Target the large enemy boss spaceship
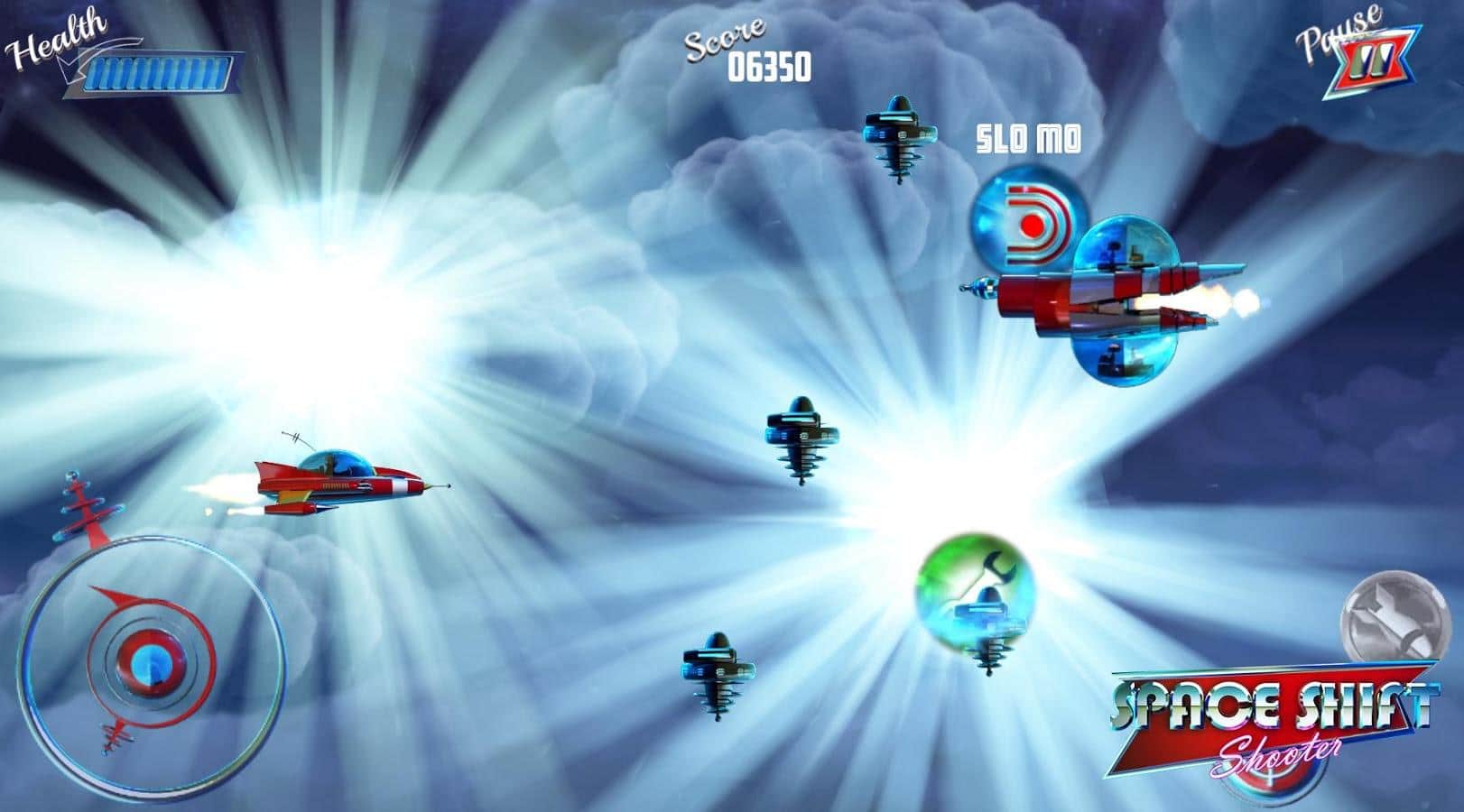Viewport: 1464px width, 812px height. tap(1110, 298)
